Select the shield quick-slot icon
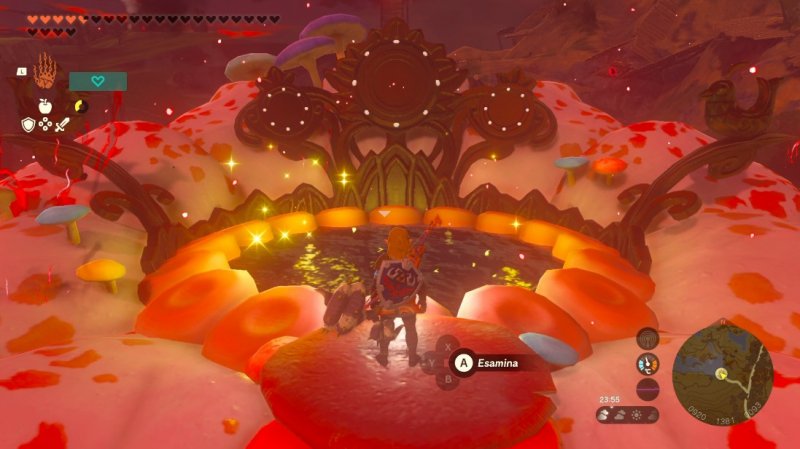The image size is (800, 449). coord(29,125)
